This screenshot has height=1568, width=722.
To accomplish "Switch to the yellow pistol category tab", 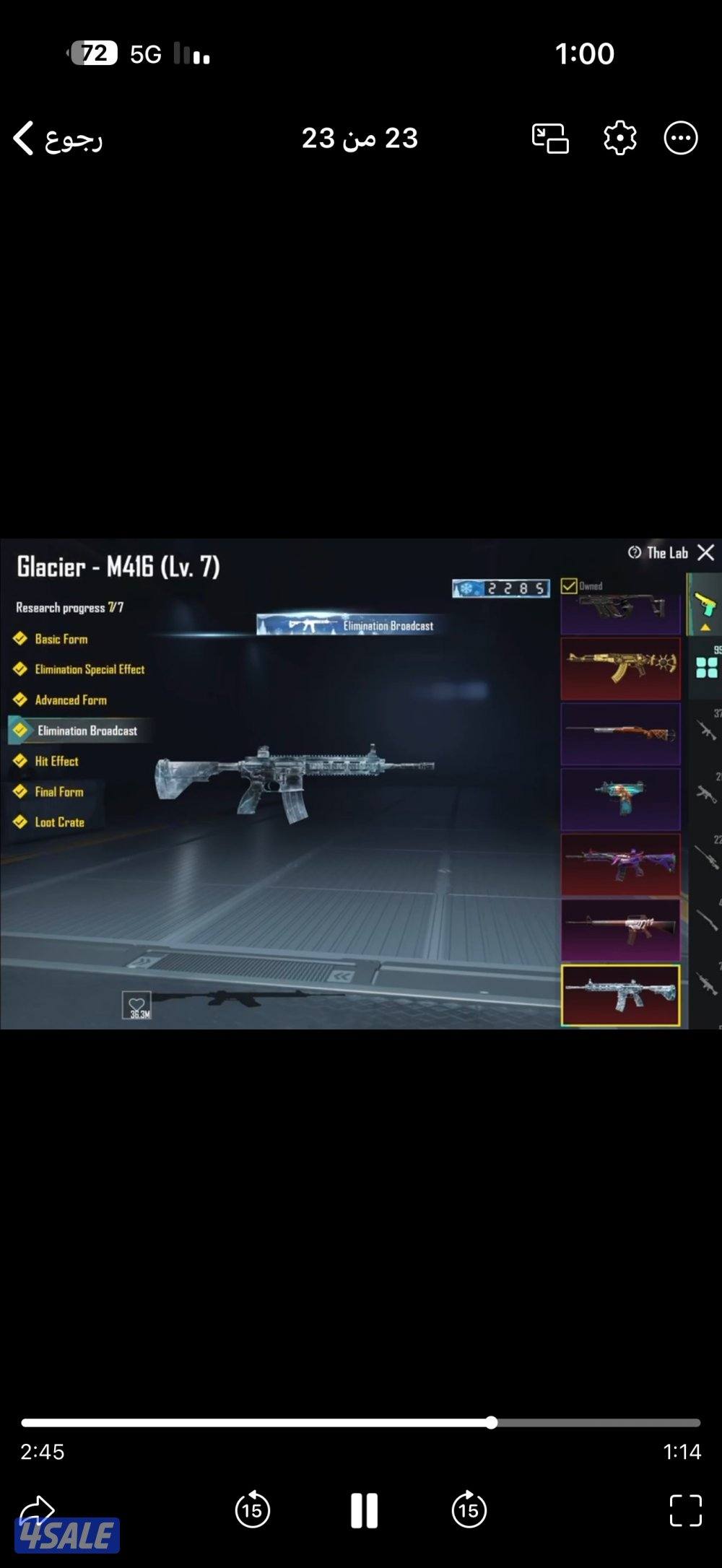I will [705, 604].
